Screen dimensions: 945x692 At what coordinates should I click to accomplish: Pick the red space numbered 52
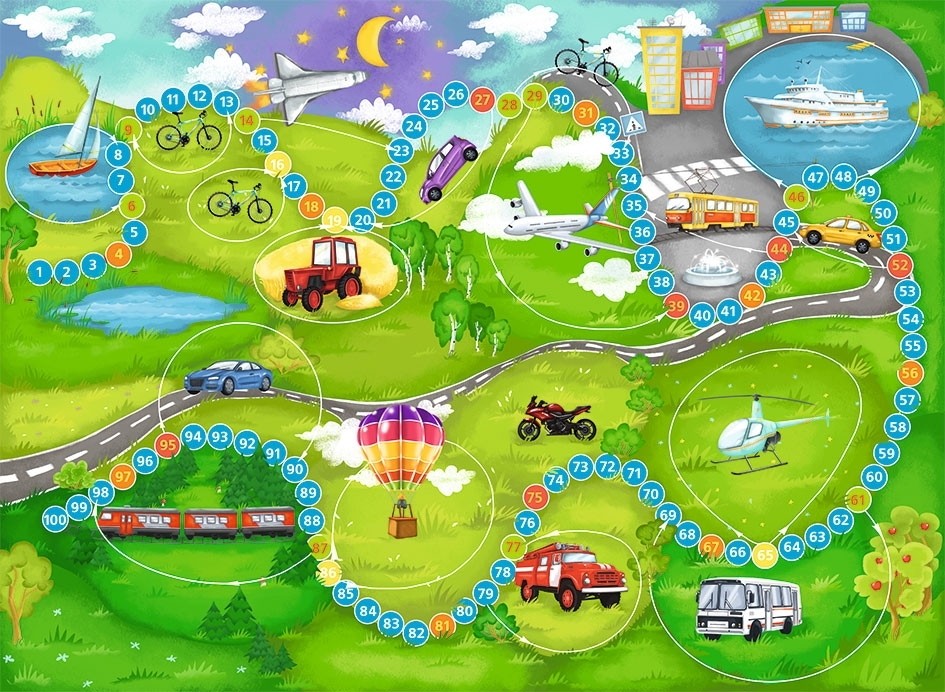pos(901,265)
